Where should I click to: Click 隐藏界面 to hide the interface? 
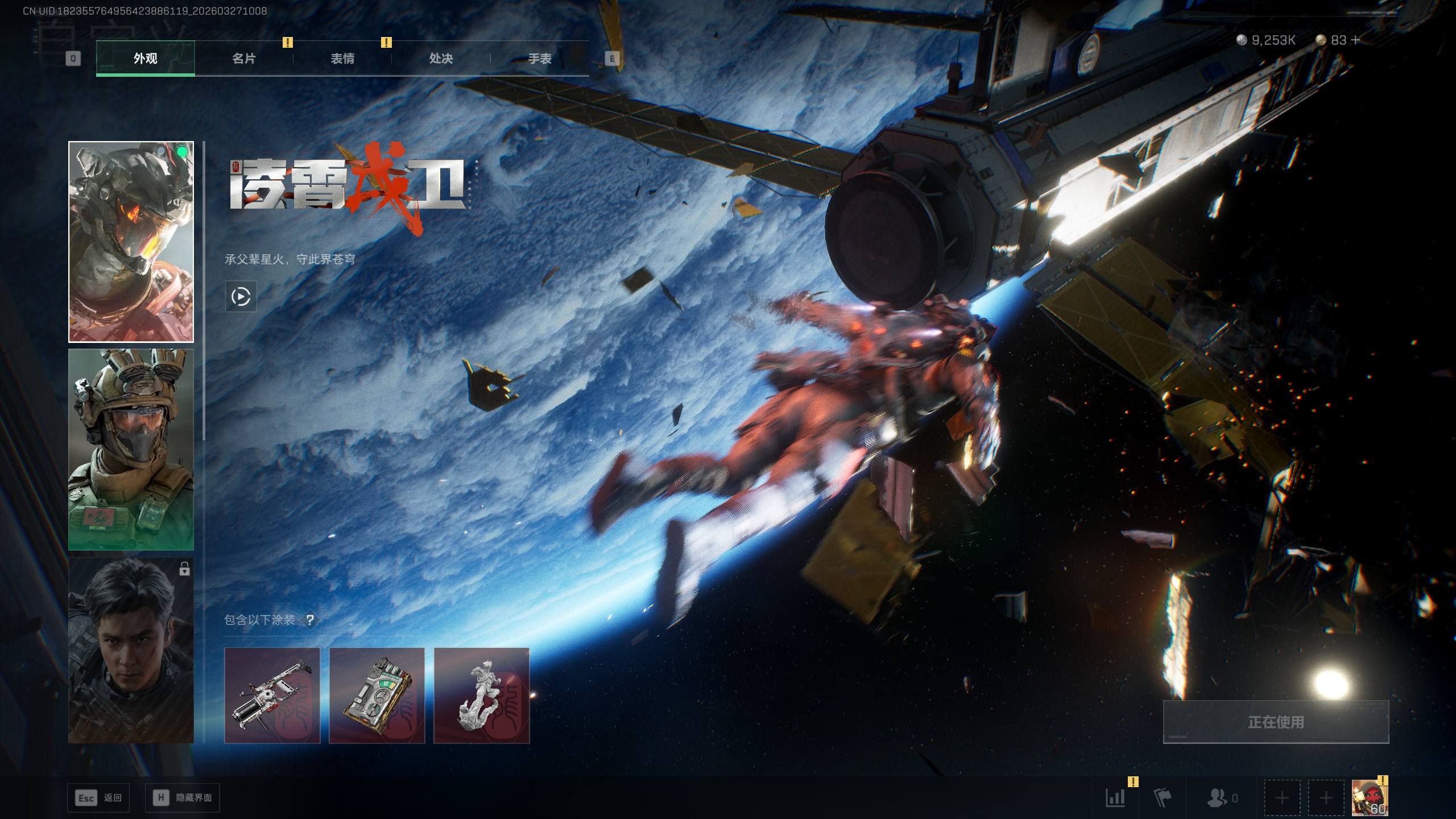pyautogui.click(x=183, y=797)
